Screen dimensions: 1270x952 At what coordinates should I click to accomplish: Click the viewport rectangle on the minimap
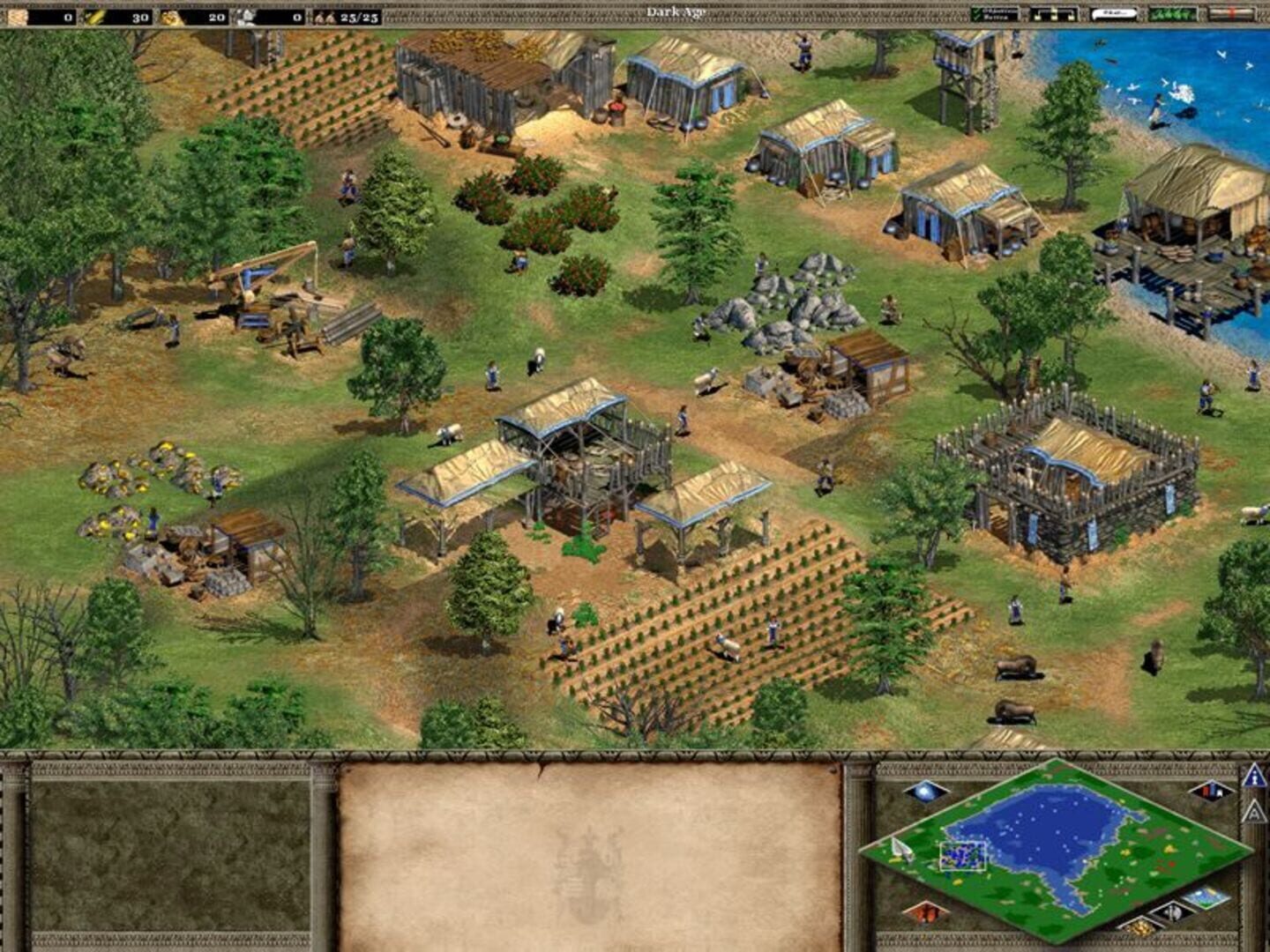964,855
